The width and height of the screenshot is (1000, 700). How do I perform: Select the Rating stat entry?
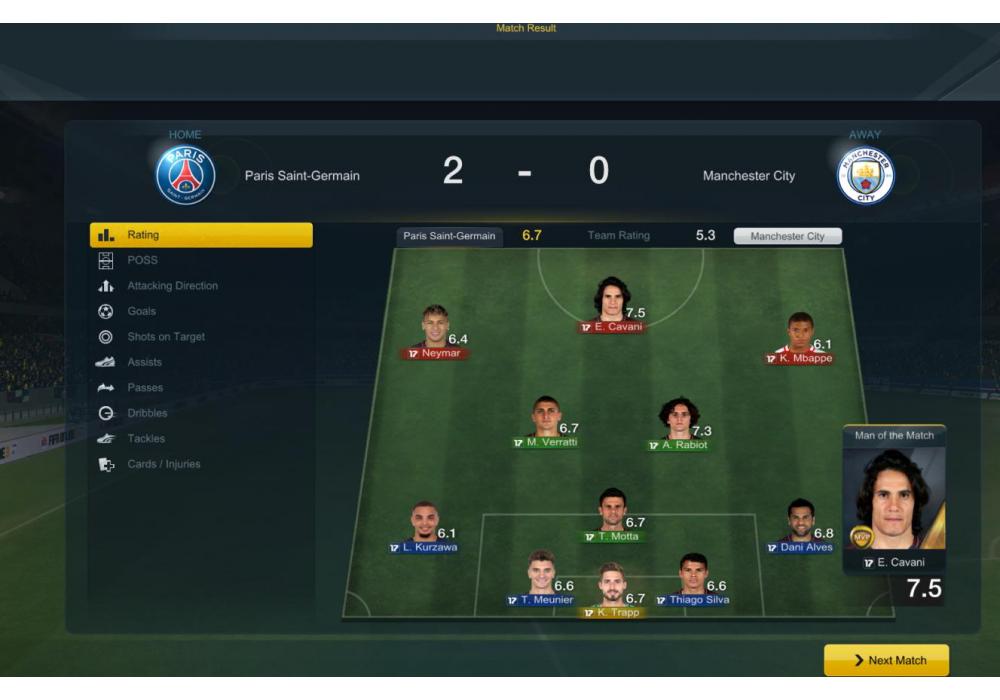click(x=200, y=235)
